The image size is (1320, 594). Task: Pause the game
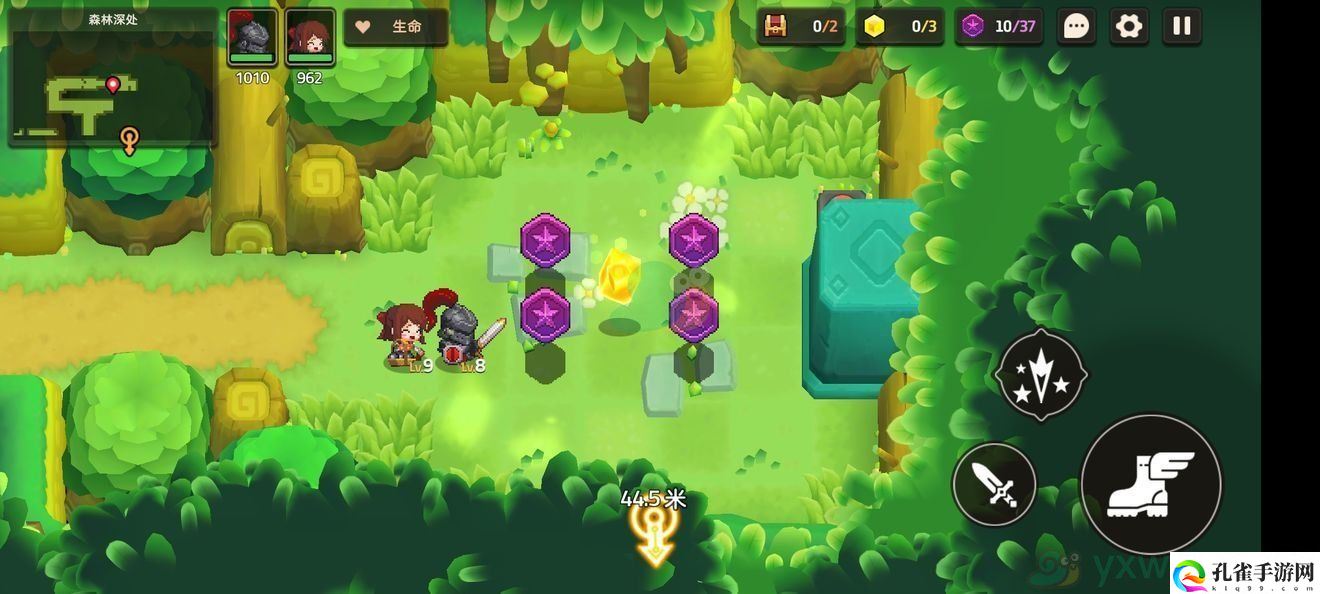(x=1182, y=27)
